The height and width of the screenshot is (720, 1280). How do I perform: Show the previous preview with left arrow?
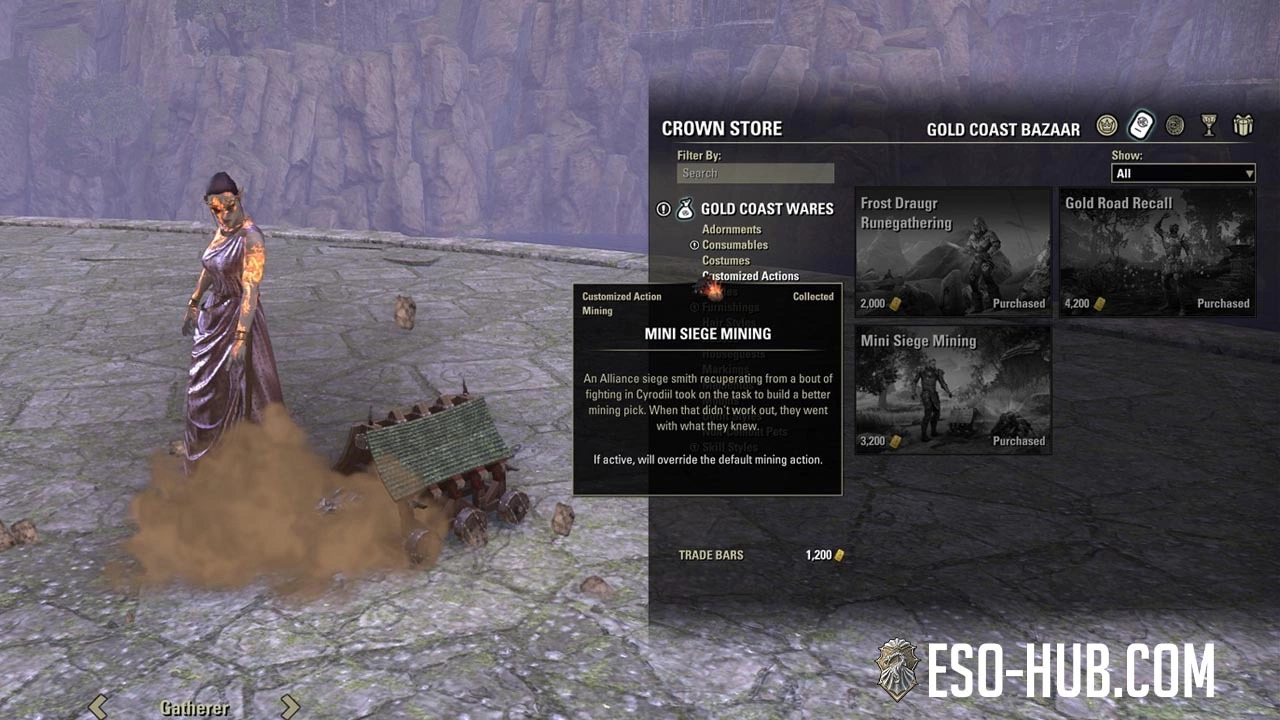[98, 706]
